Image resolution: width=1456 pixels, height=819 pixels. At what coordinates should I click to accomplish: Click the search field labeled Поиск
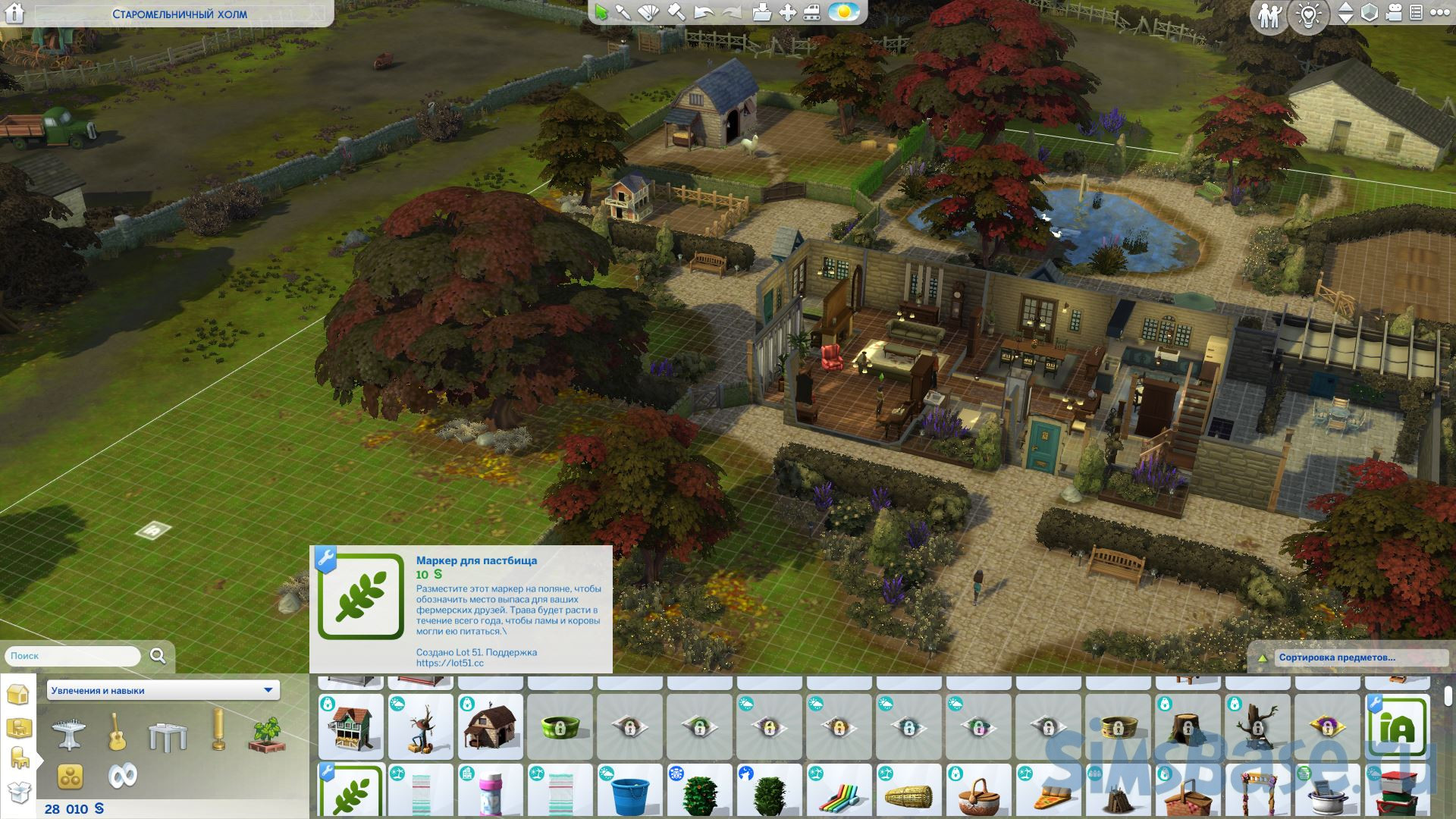(74, 656)
